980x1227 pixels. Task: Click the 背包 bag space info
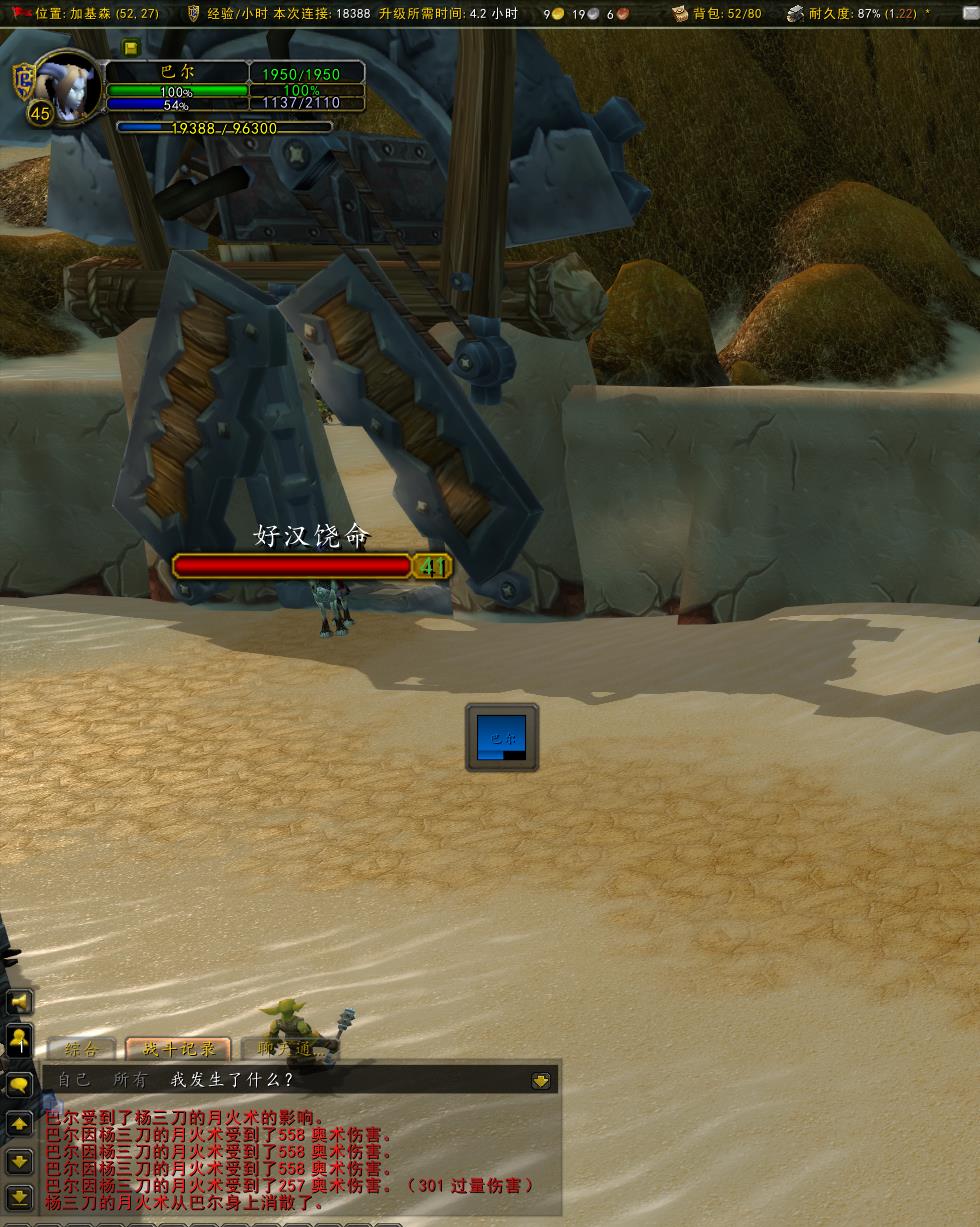pyautogui.click(x=717, y=14)
